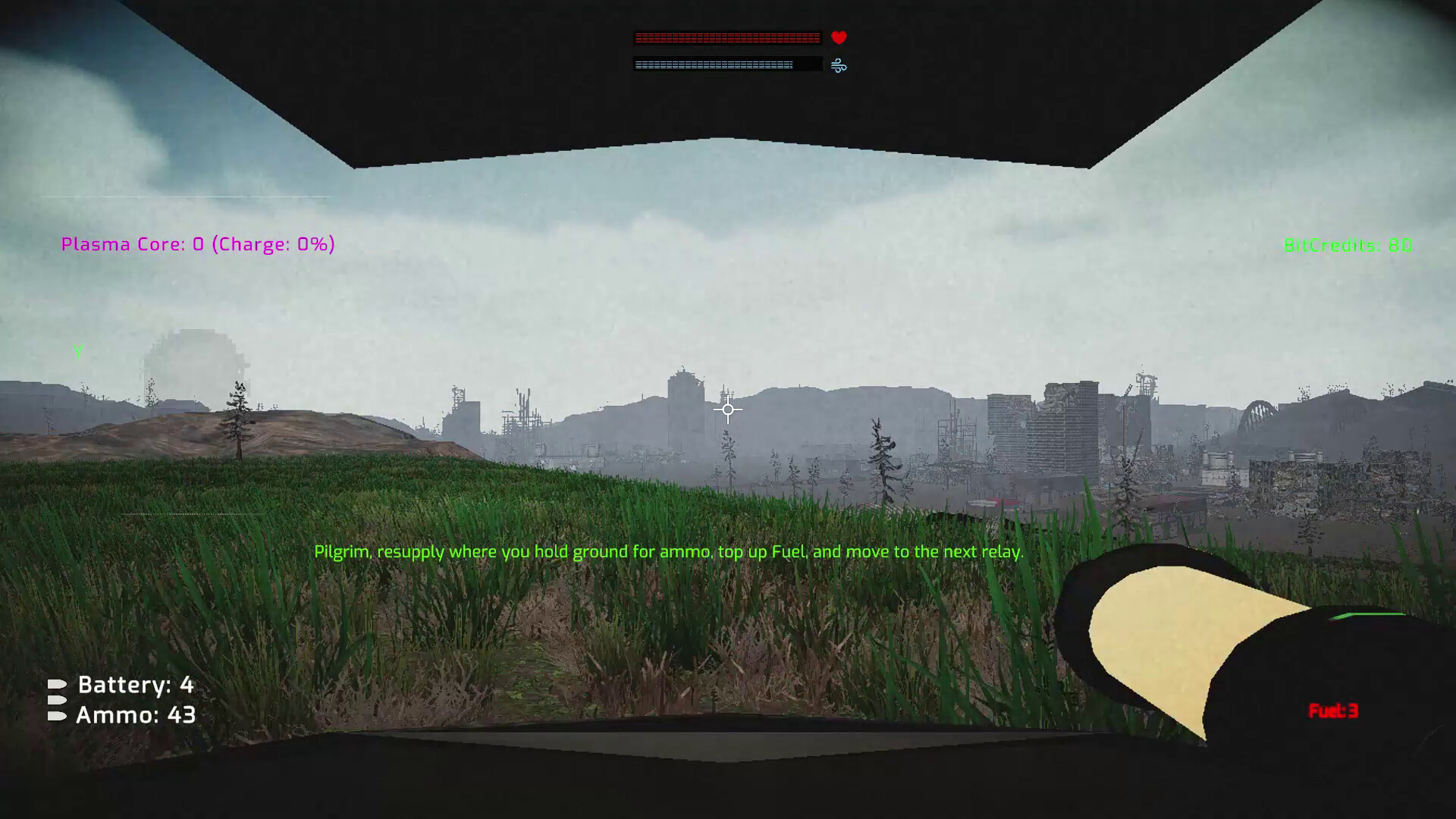1456x819 pixels.
Task: Toggle the objective message from Pilgrim
Action: (667, 551)
